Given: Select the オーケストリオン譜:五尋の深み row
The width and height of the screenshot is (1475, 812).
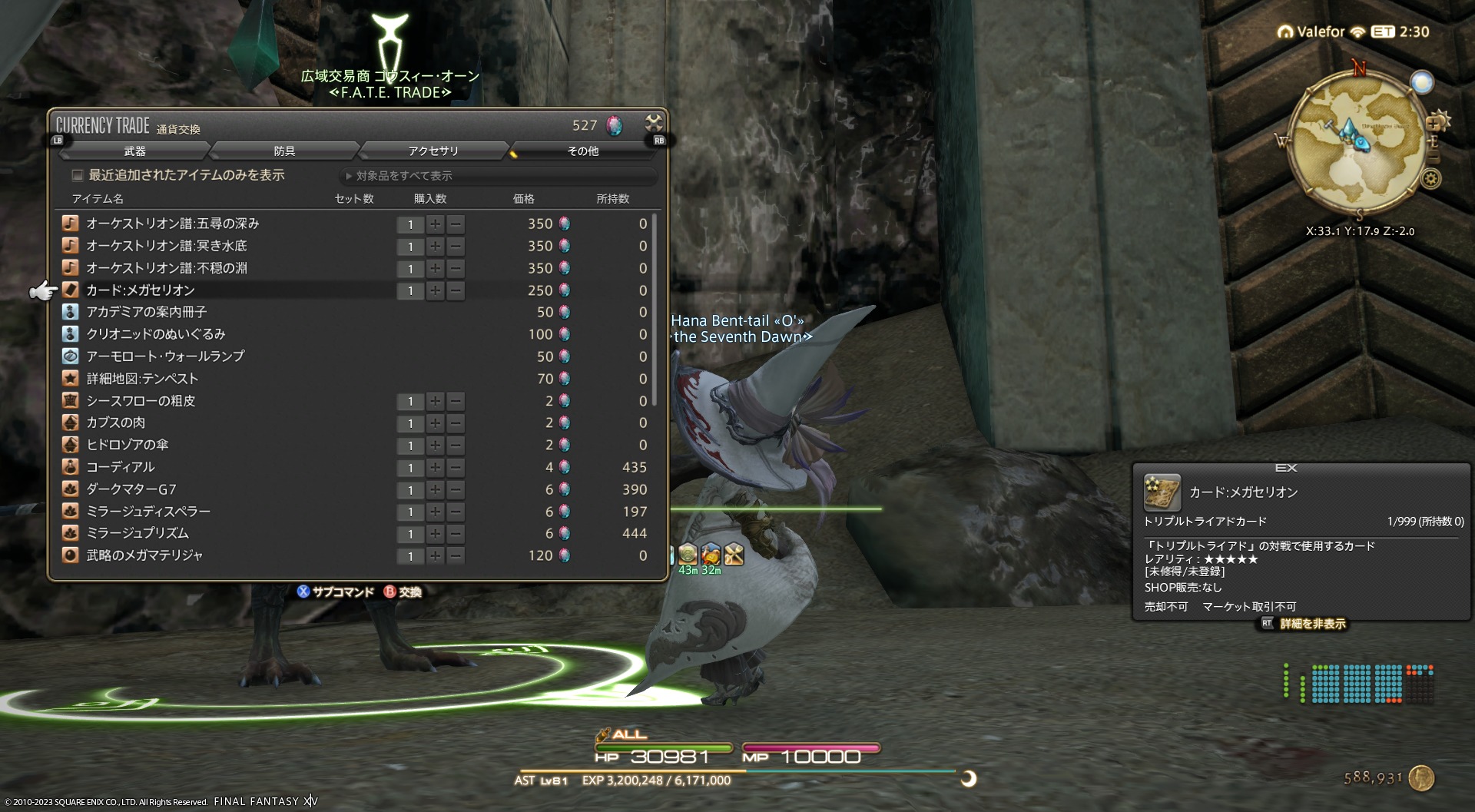Looking at the screenshot, I should point(173,224).
